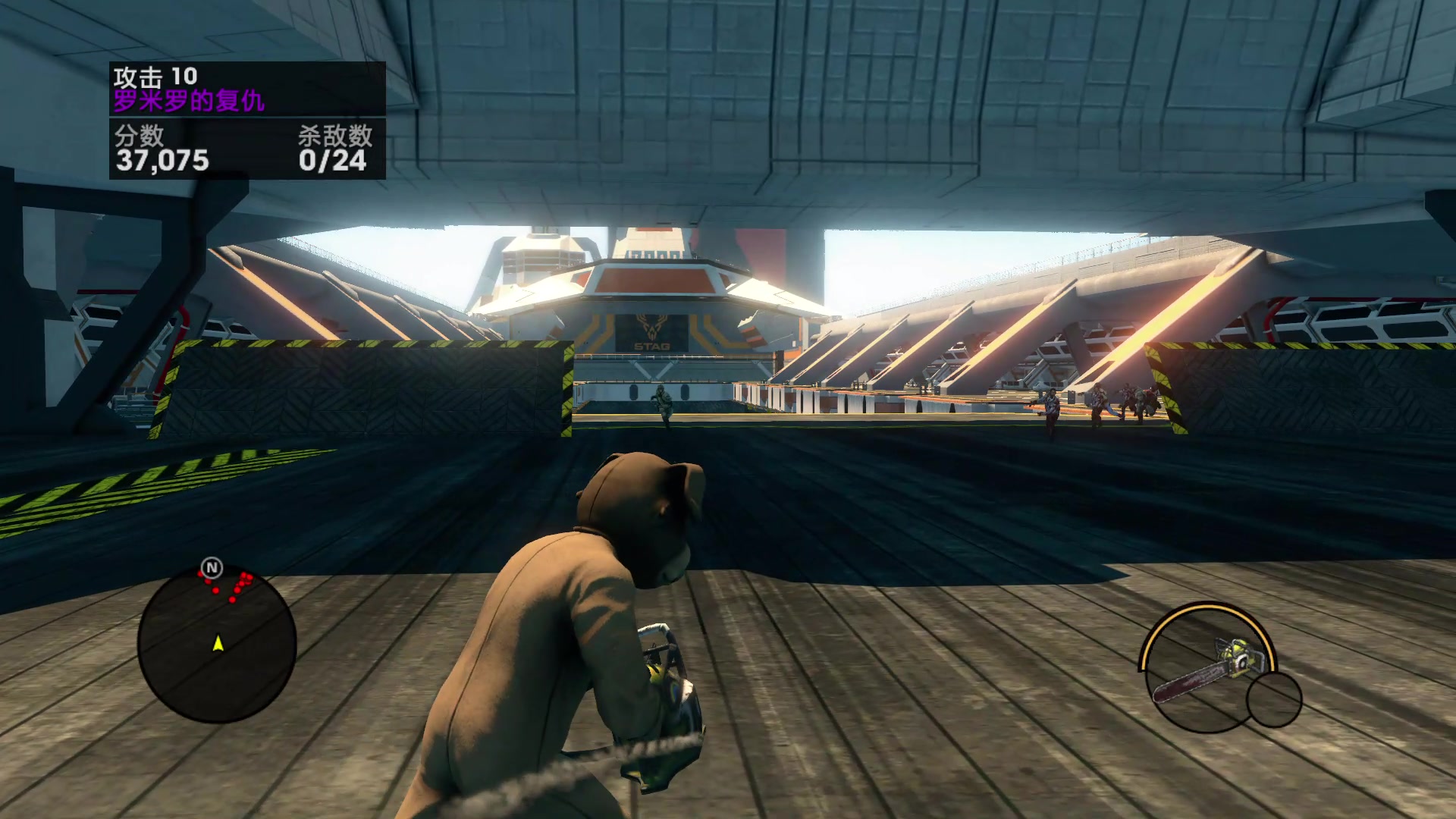This screenshot has width=1456, height=819.
Task: Open the 罗米罗的复仇 objective tracker
Action: coord(189,100)
